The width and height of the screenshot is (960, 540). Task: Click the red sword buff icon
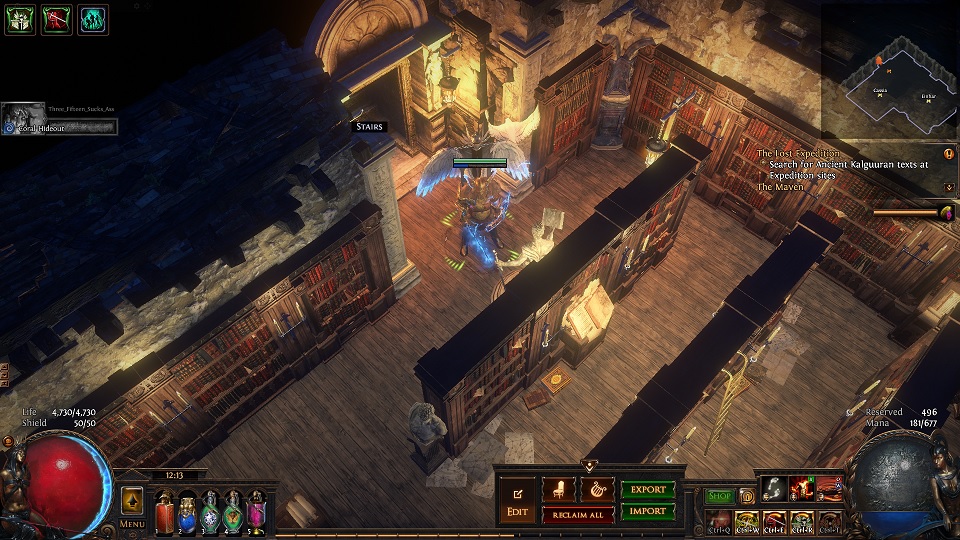(56, 19)
